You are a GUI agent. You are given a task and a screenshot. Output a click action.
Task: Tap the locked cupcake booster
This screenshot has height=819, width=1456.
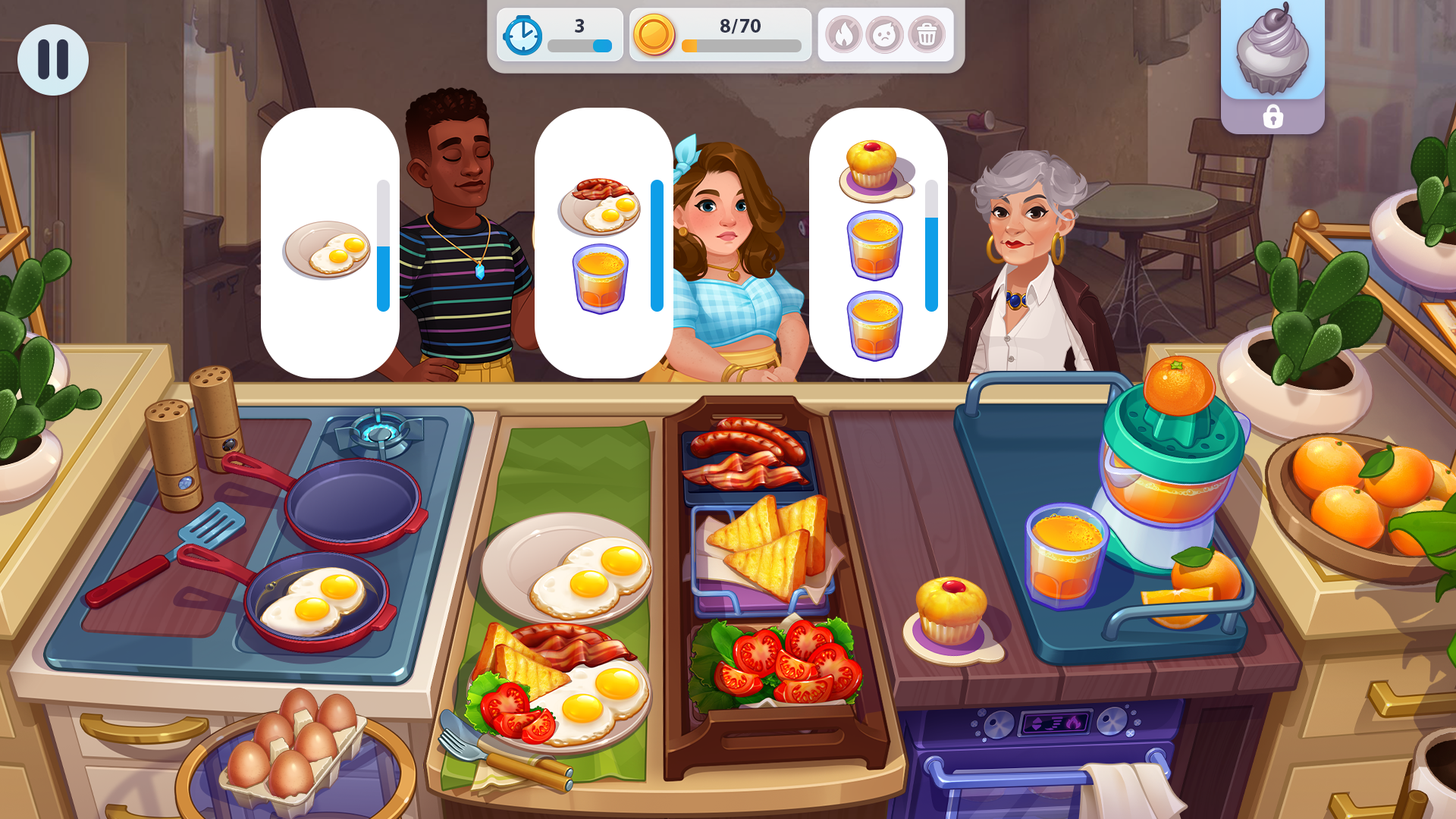pyautogui.click(x=1271, y=53)
